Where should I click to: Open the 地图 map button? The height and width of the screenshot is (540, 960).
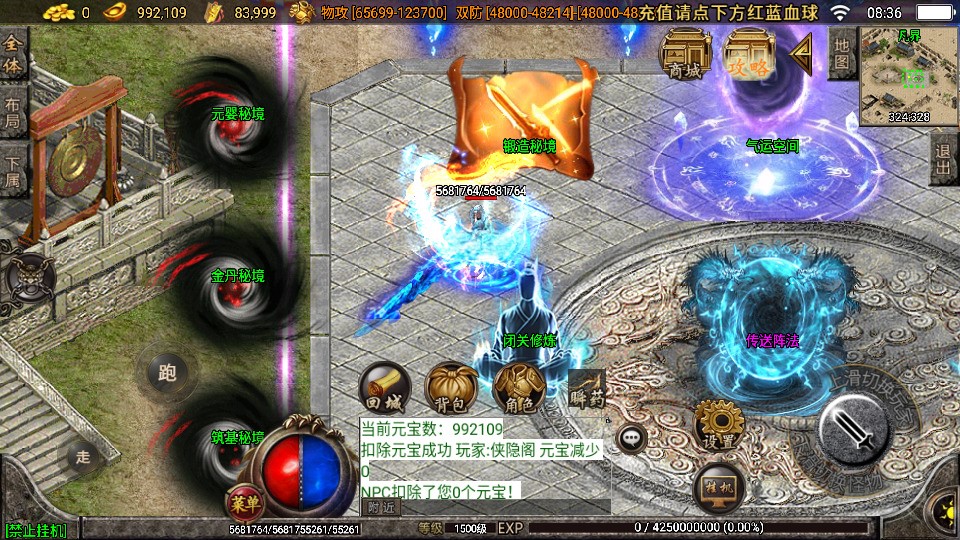click(842, 53)
